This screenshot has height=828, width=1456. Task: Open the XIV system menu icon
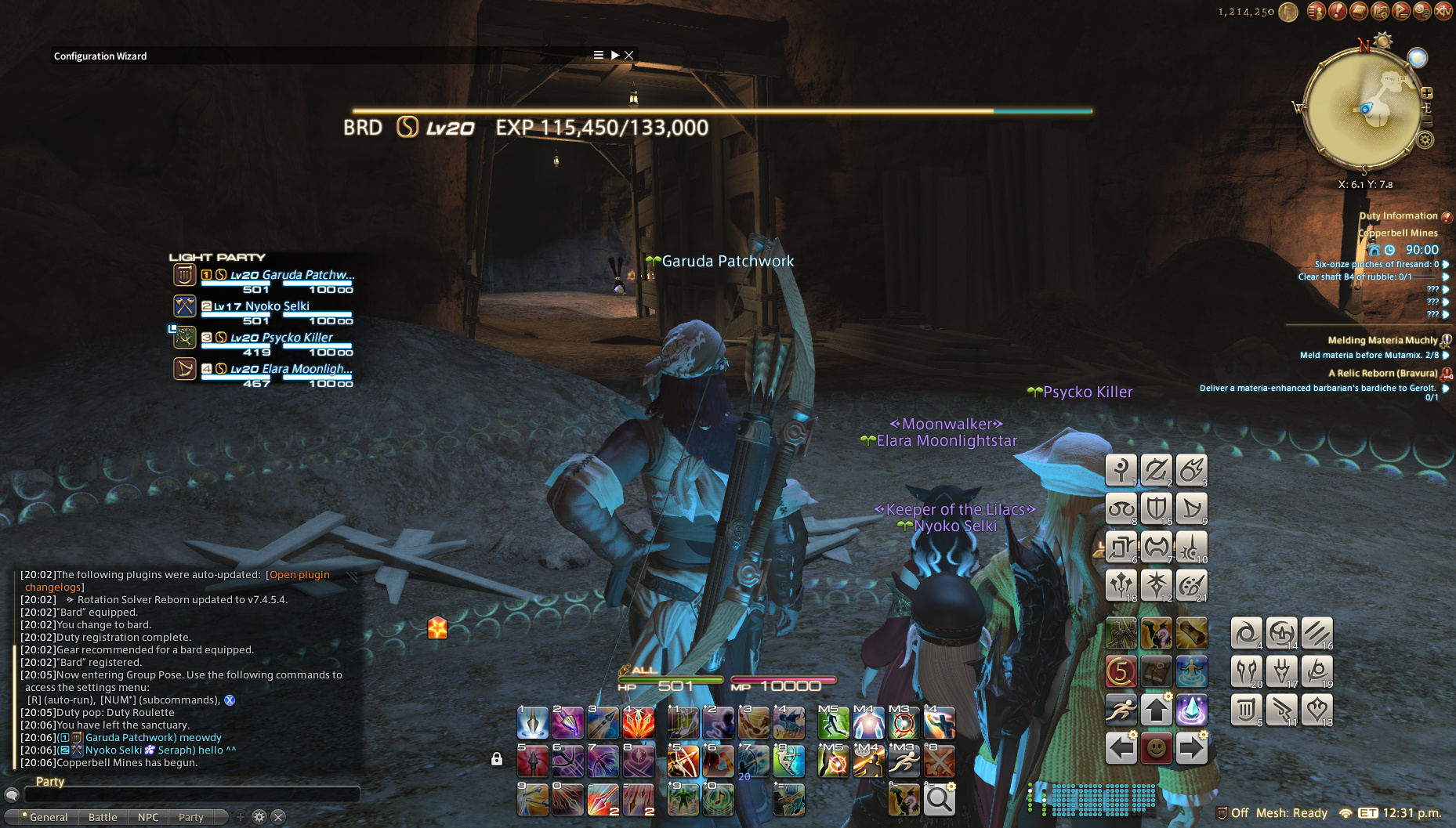coord(1443,11)
